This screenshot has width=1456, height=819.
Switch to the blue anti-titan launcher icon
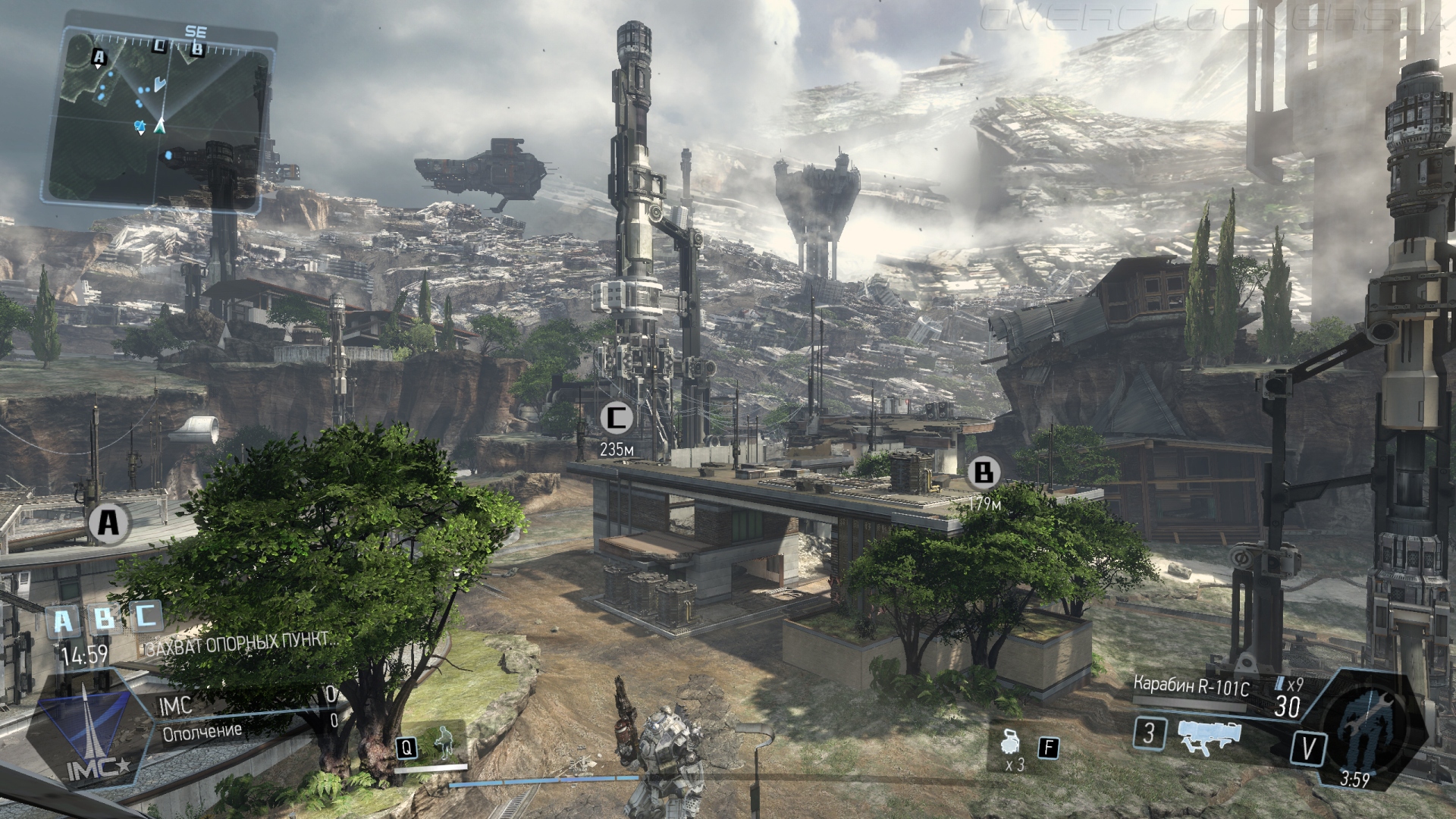(x=1208, y=736)
